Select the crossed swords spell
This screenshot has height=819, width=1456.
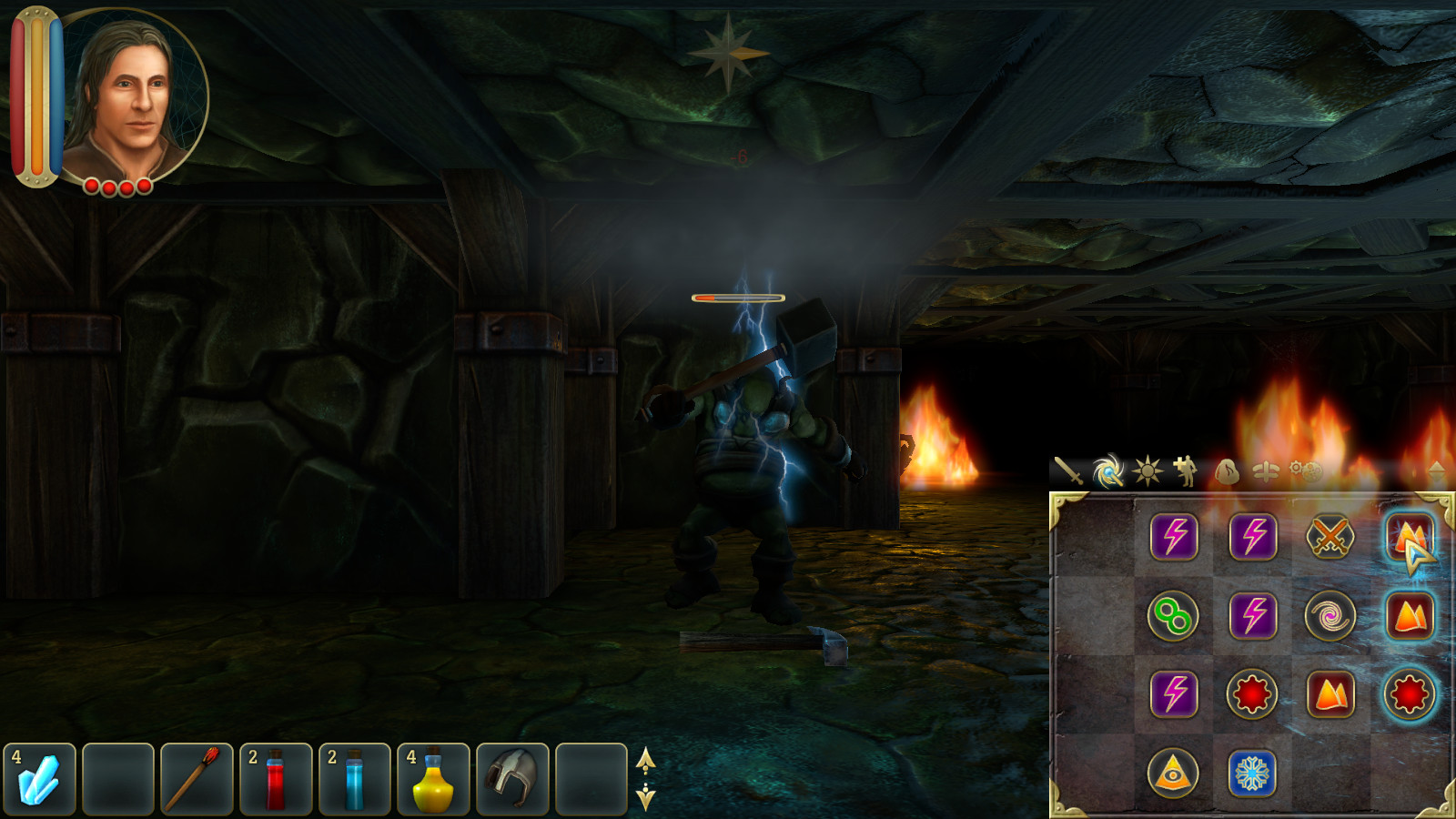(1330, 536)
